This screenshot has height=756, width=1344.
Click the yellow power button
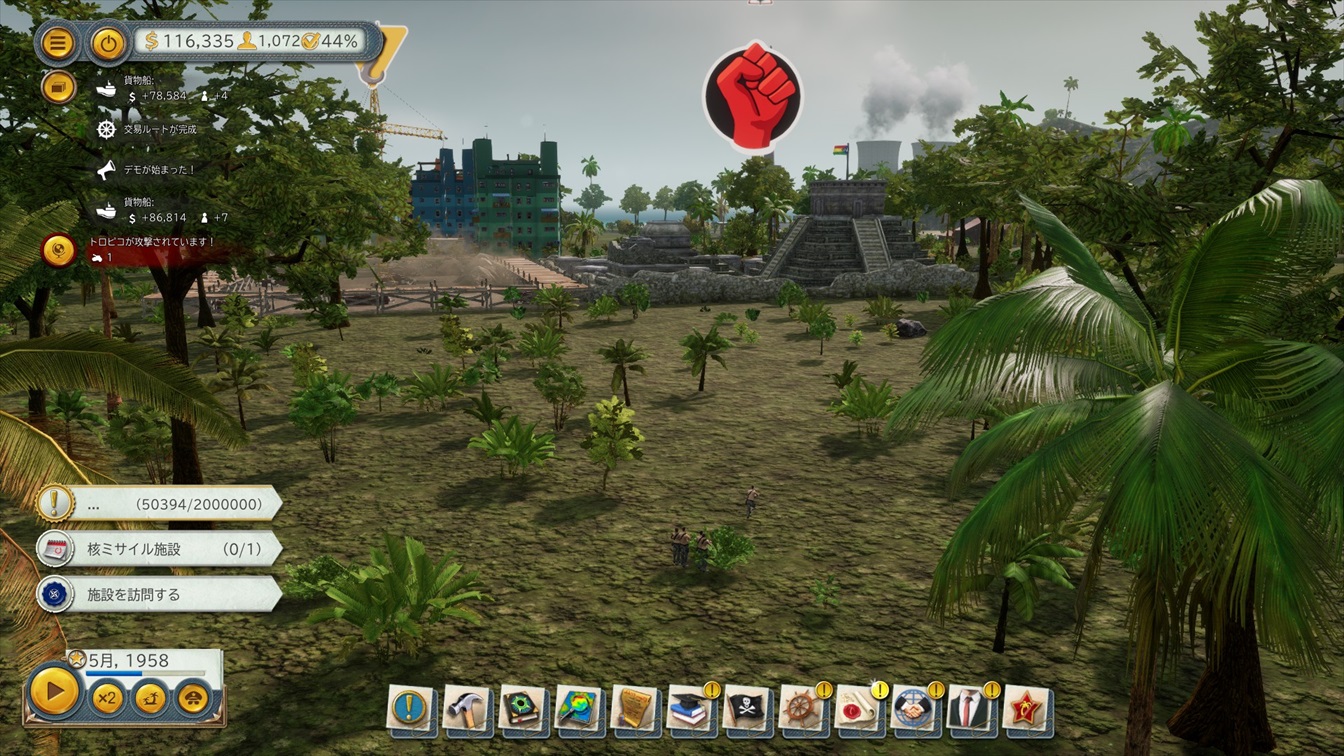[x=108, y=42]
